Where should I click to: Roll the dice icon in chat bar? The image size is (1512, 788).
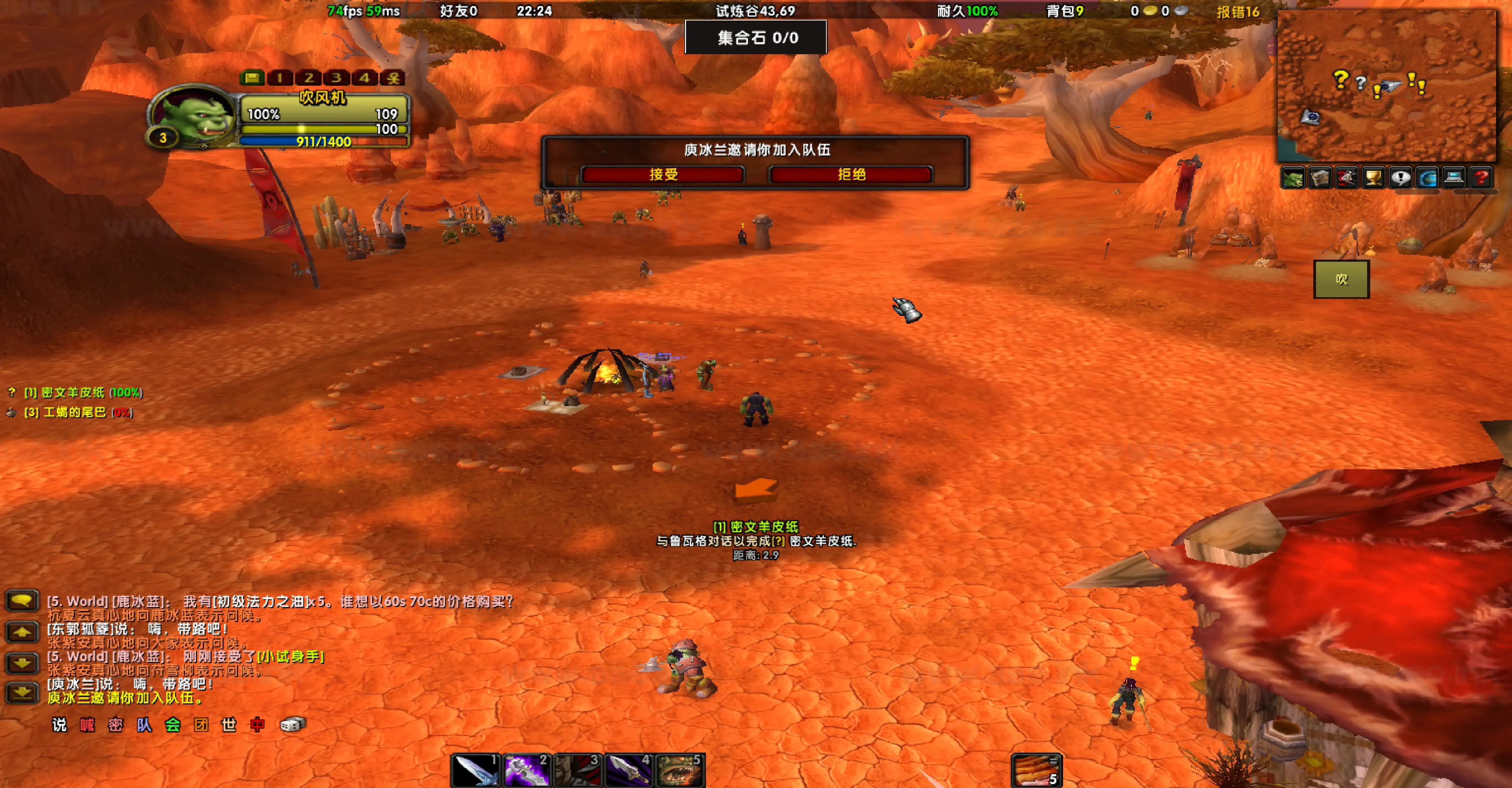click(x=292, y=725)
